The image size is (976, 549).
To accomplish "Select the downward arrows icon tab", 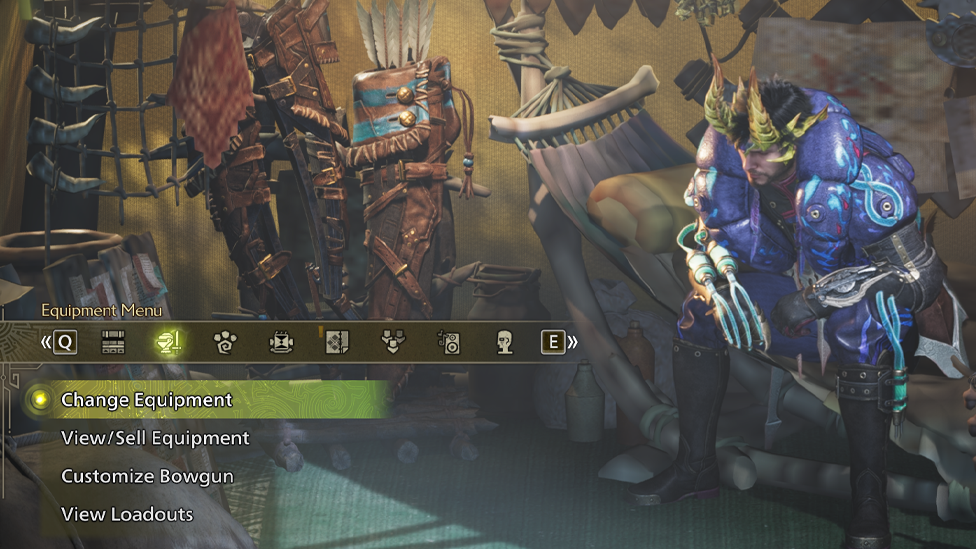I will (x=393, y=343).
